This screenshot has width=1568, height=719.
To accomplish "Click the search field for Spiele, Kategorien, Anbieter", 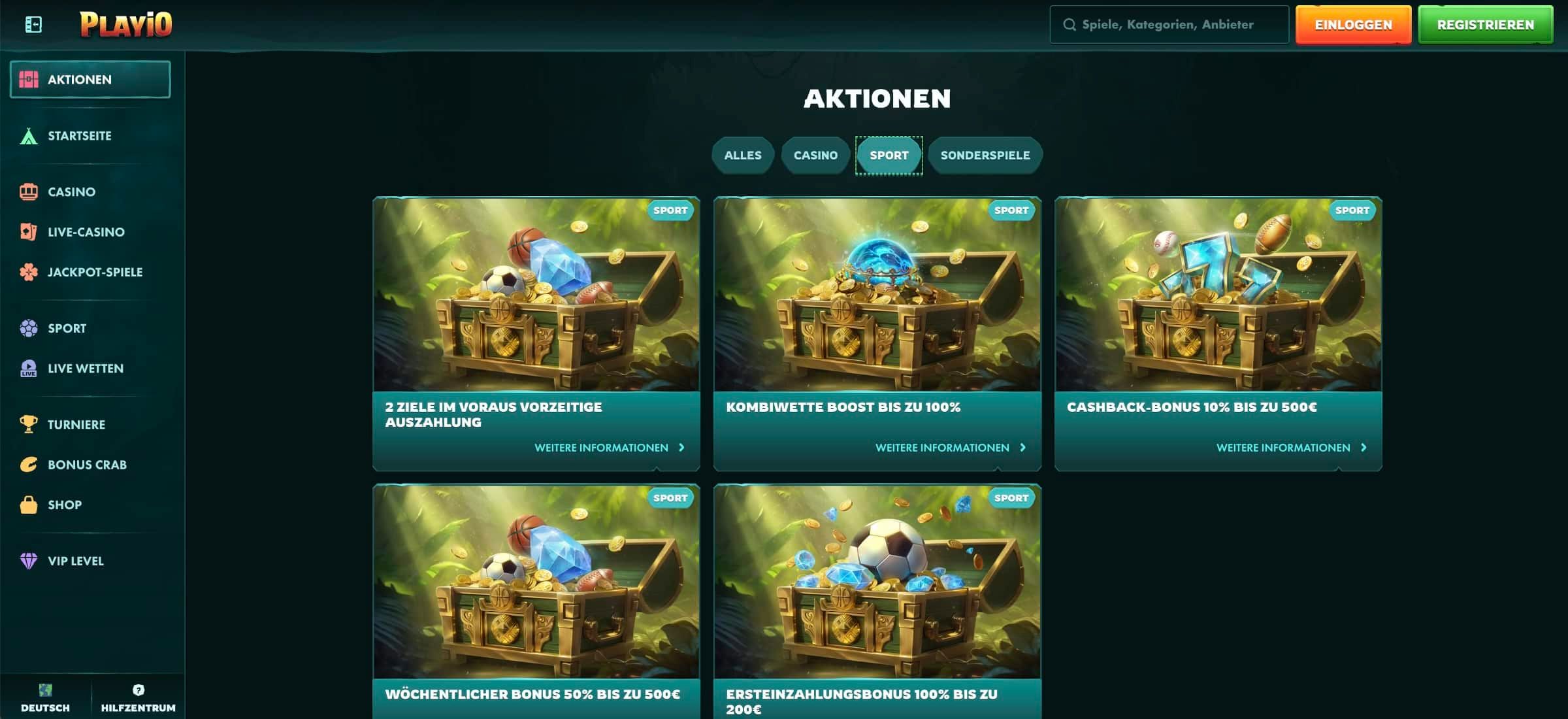I will [x=1168, y=24].
